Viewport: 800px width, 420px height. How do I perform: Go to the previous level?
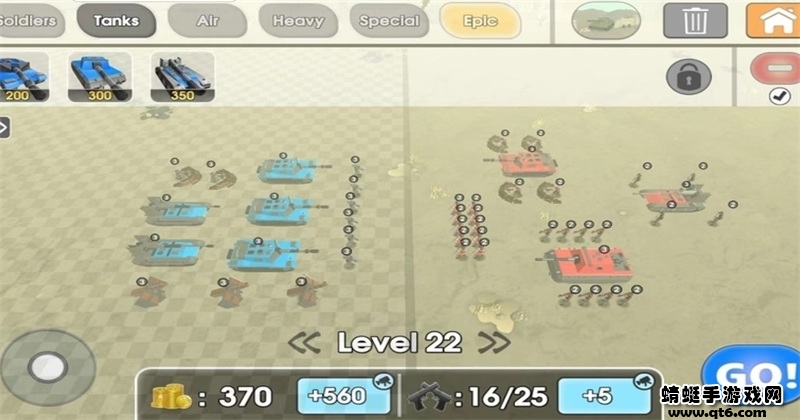pyautogui.click(x=304, y=342)
